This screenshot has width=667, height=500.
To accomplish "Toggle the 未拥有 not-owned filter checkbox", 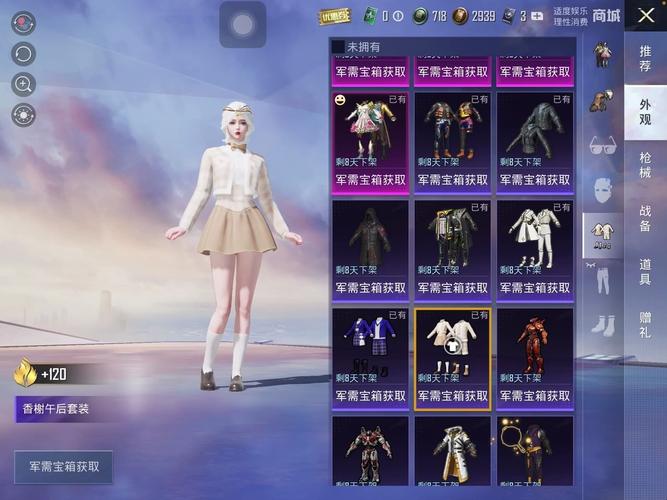I will 338,47.
